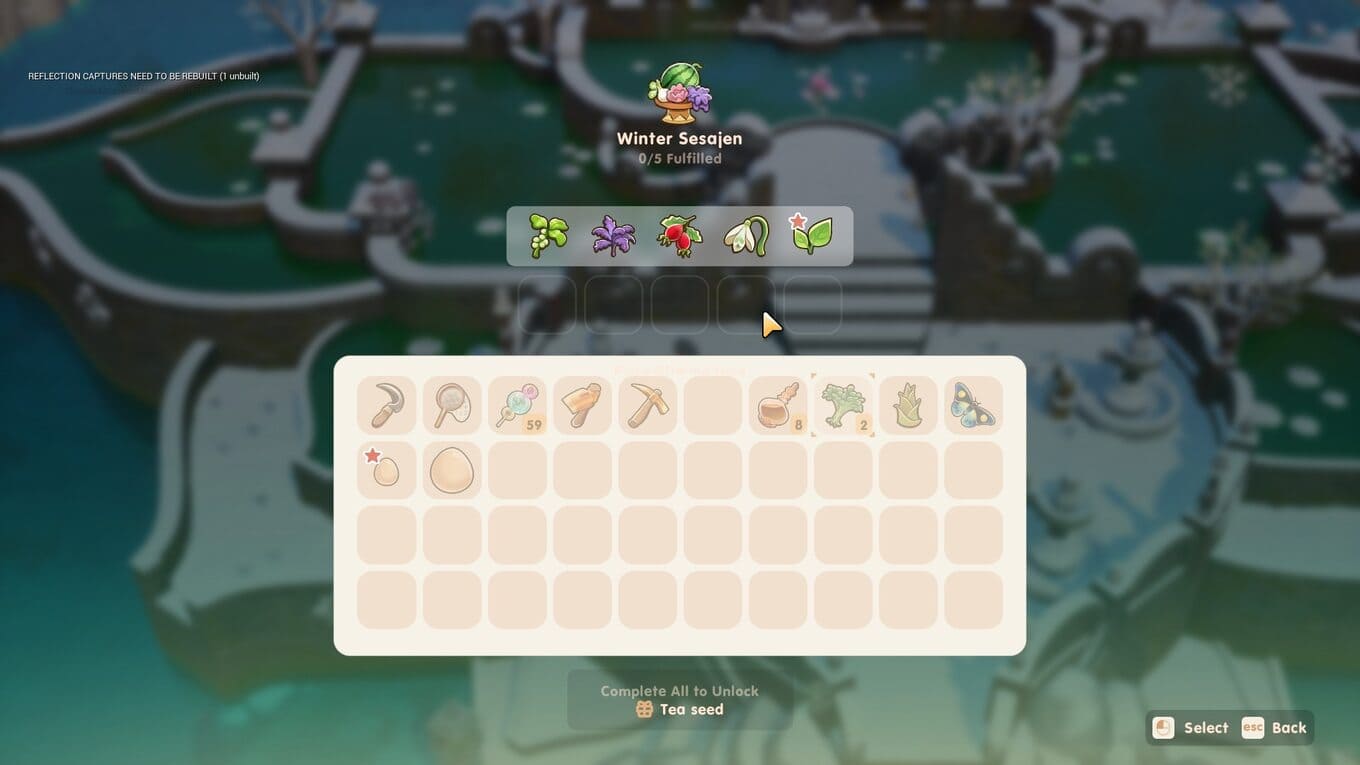Select the sickle tool slot
Viewport: 1360px width, 765px height.
pyautogui.click(x=386, y=406)
